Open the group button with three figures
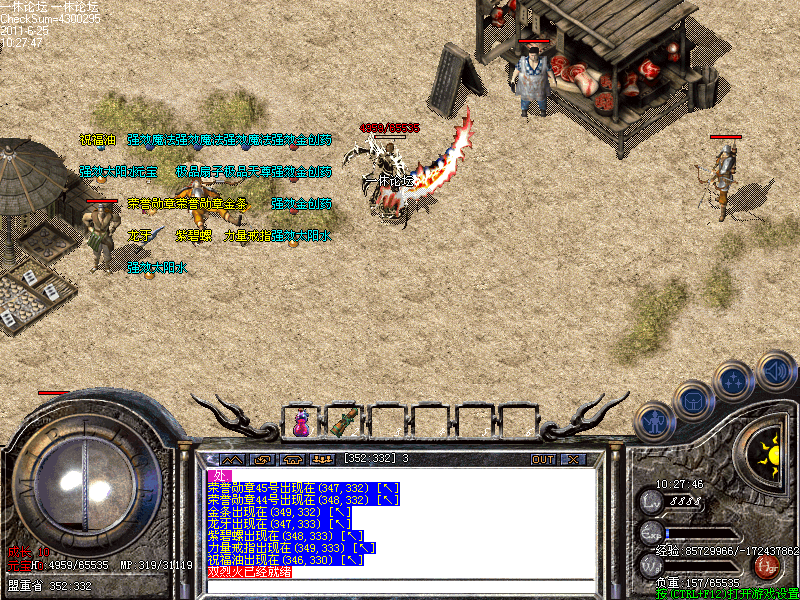Viewport: 800px width, 600px height. tap(322, 459)
